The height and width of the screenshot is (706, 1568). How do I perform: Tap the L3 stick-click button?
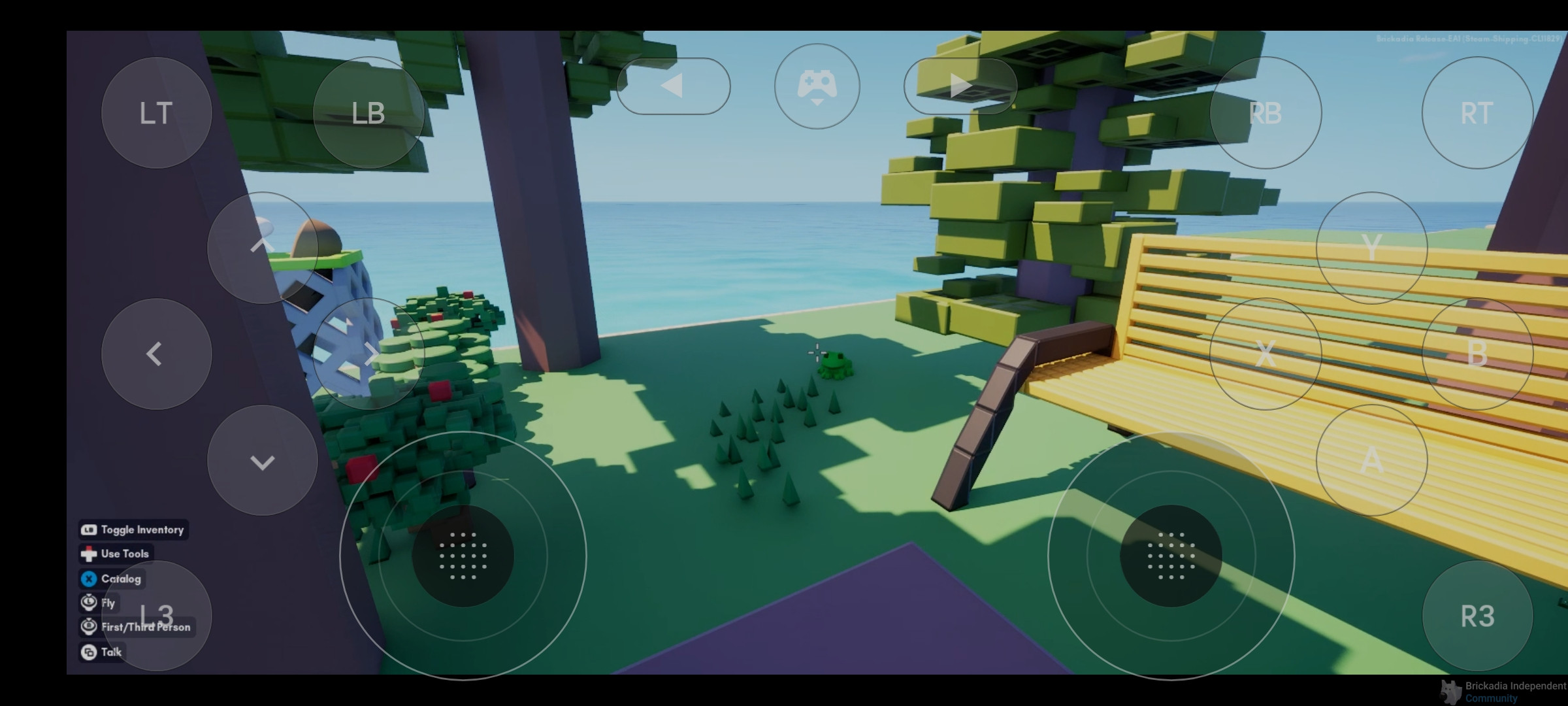(156, 615)
